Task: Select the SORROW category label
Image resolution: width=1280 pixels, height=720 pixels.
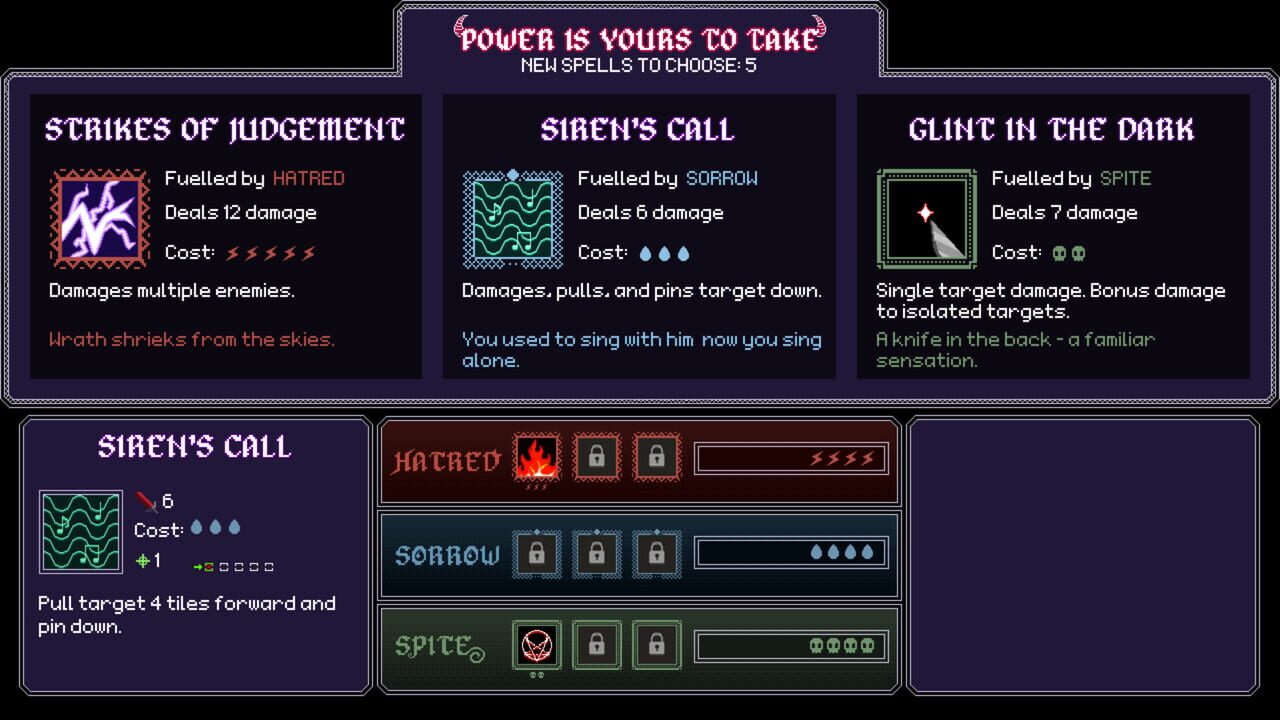Action: coord(446,554)
